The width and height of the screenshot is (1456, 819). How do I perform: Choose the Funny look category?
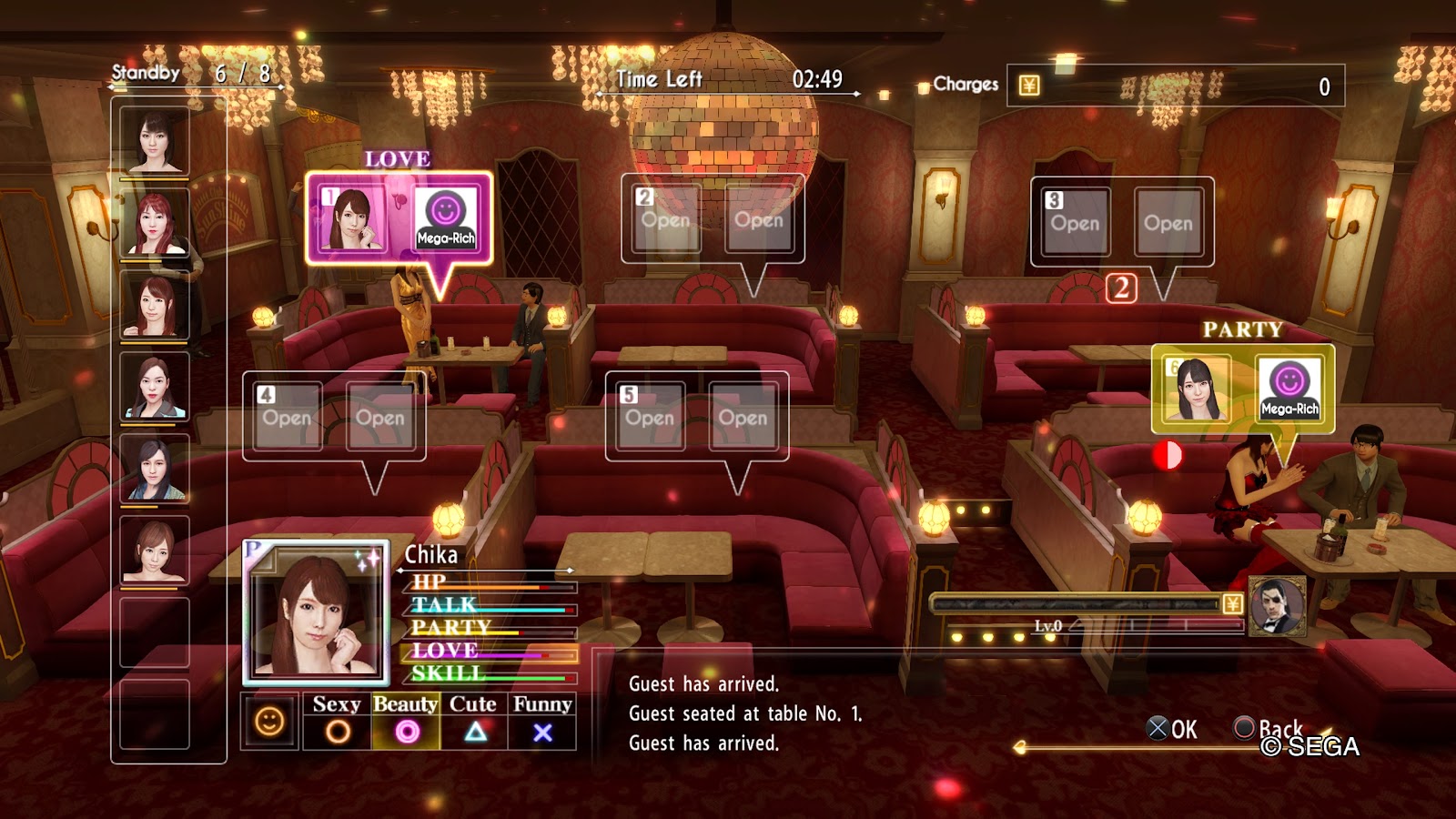[x=542, y=720]
